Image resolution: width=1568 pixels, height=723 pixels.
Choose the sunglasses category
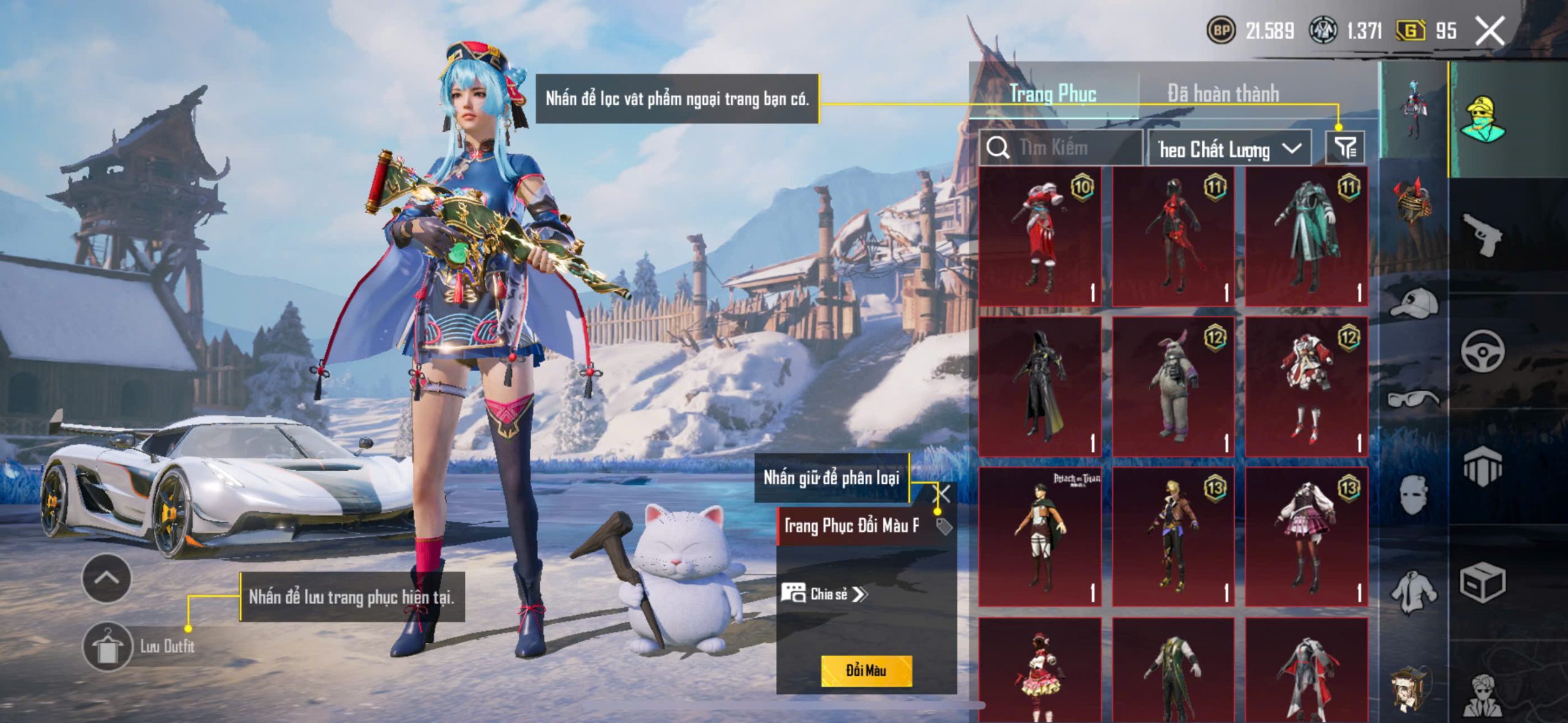(1413, 400)
